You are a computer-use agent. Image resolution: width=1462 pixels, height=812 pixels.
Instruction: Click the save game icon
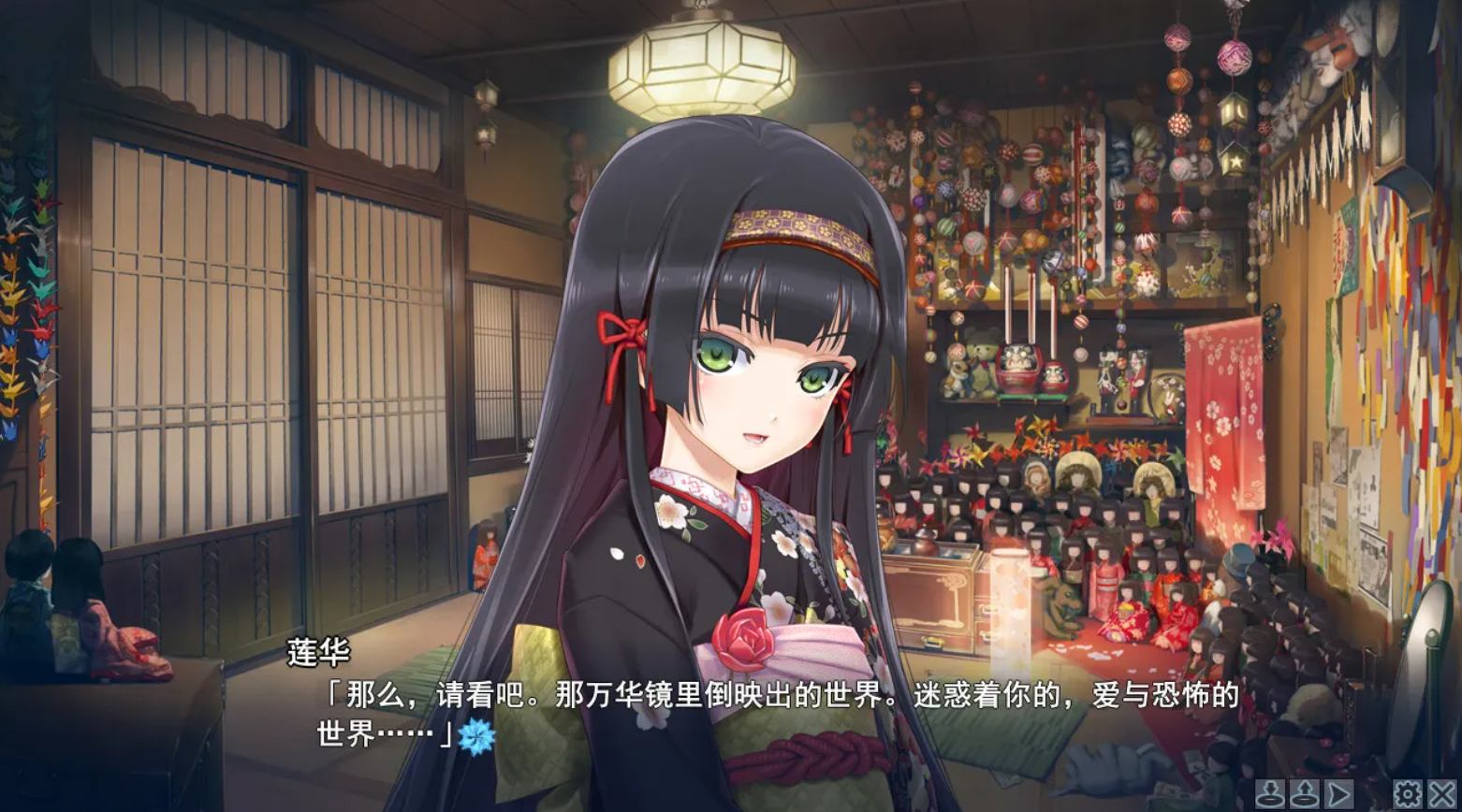1272,793
